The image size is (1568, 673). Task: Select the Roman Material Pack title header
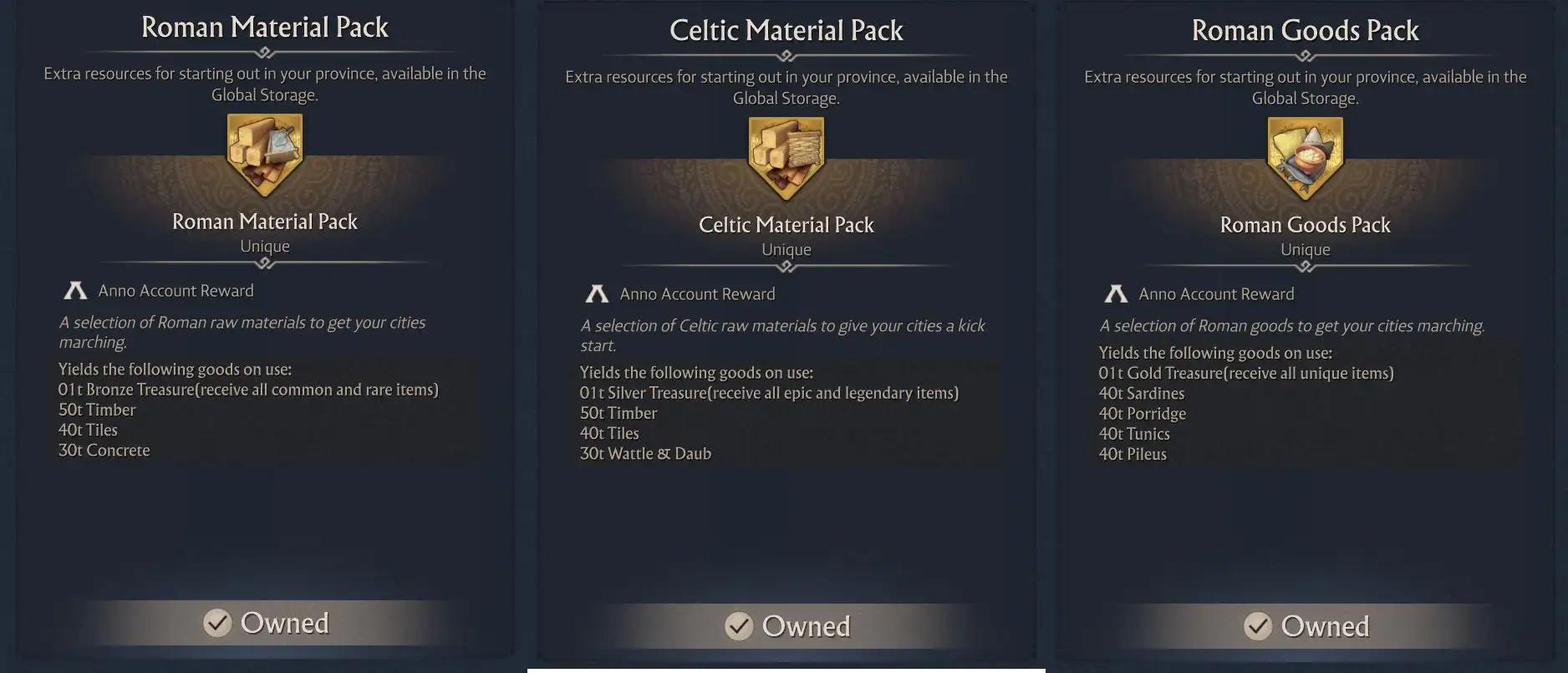tap(264, 27)
